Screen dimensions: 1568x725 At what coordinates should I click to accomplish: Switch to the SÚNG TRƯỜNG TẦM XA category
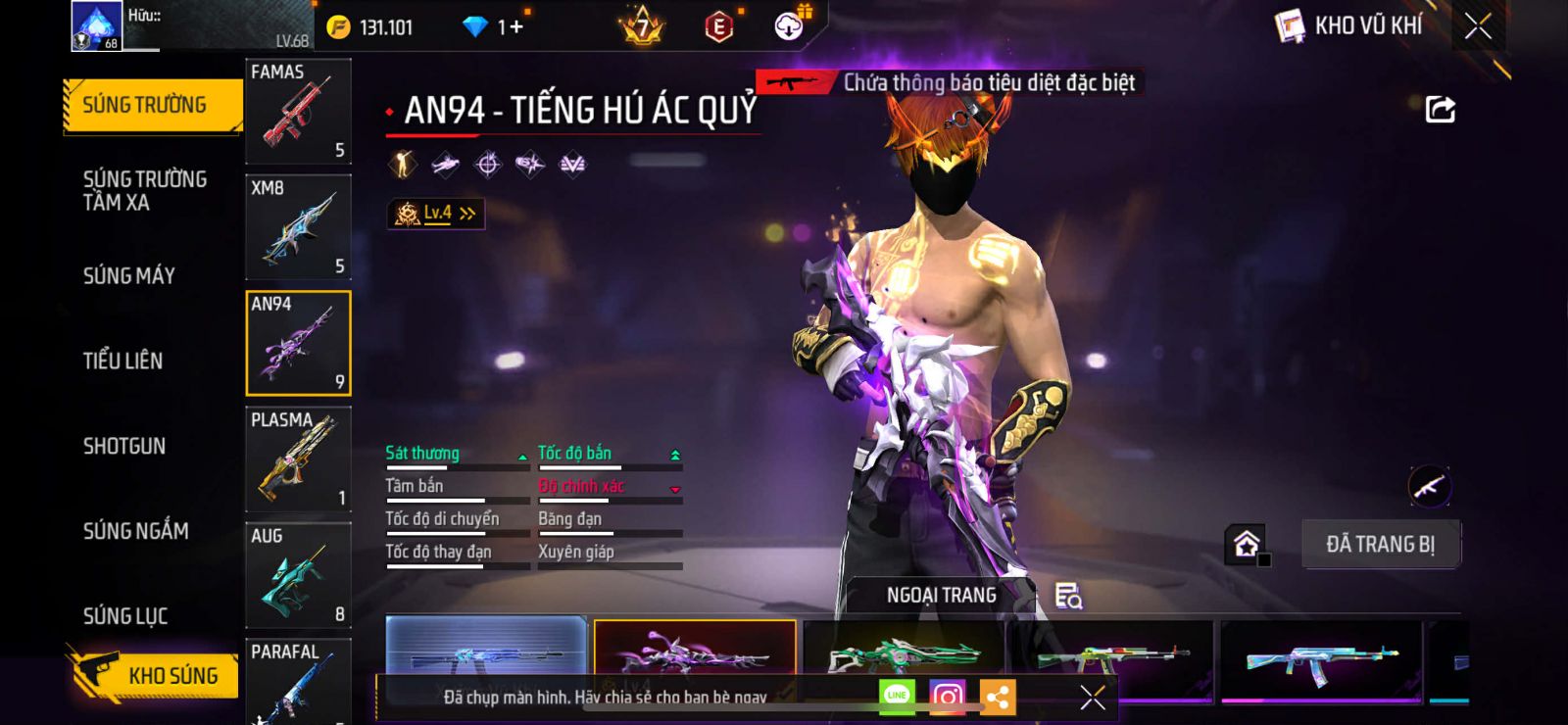coord(144,191)
